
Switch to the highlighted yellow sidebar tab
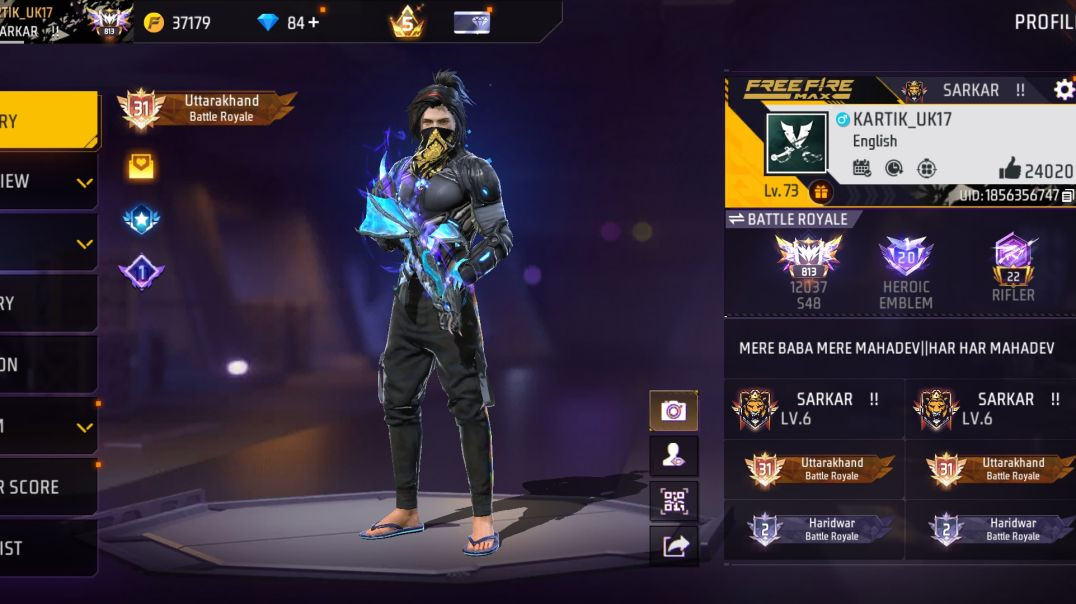coord(48,121)
